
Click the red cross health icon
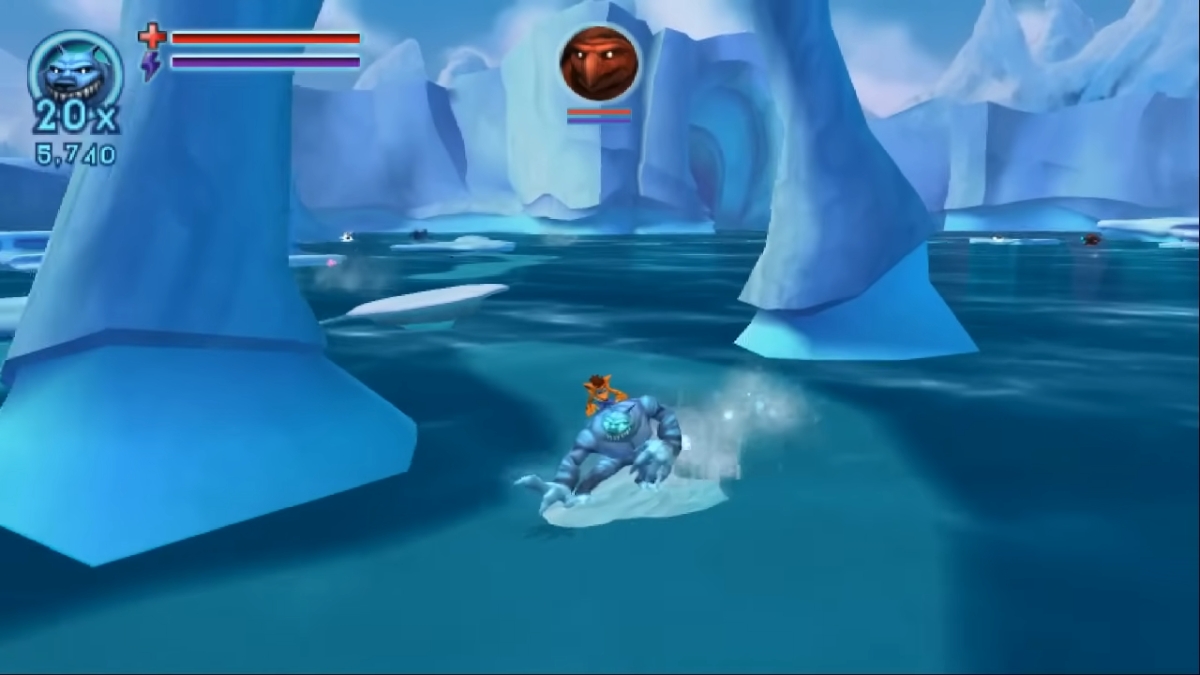point(152,37)
